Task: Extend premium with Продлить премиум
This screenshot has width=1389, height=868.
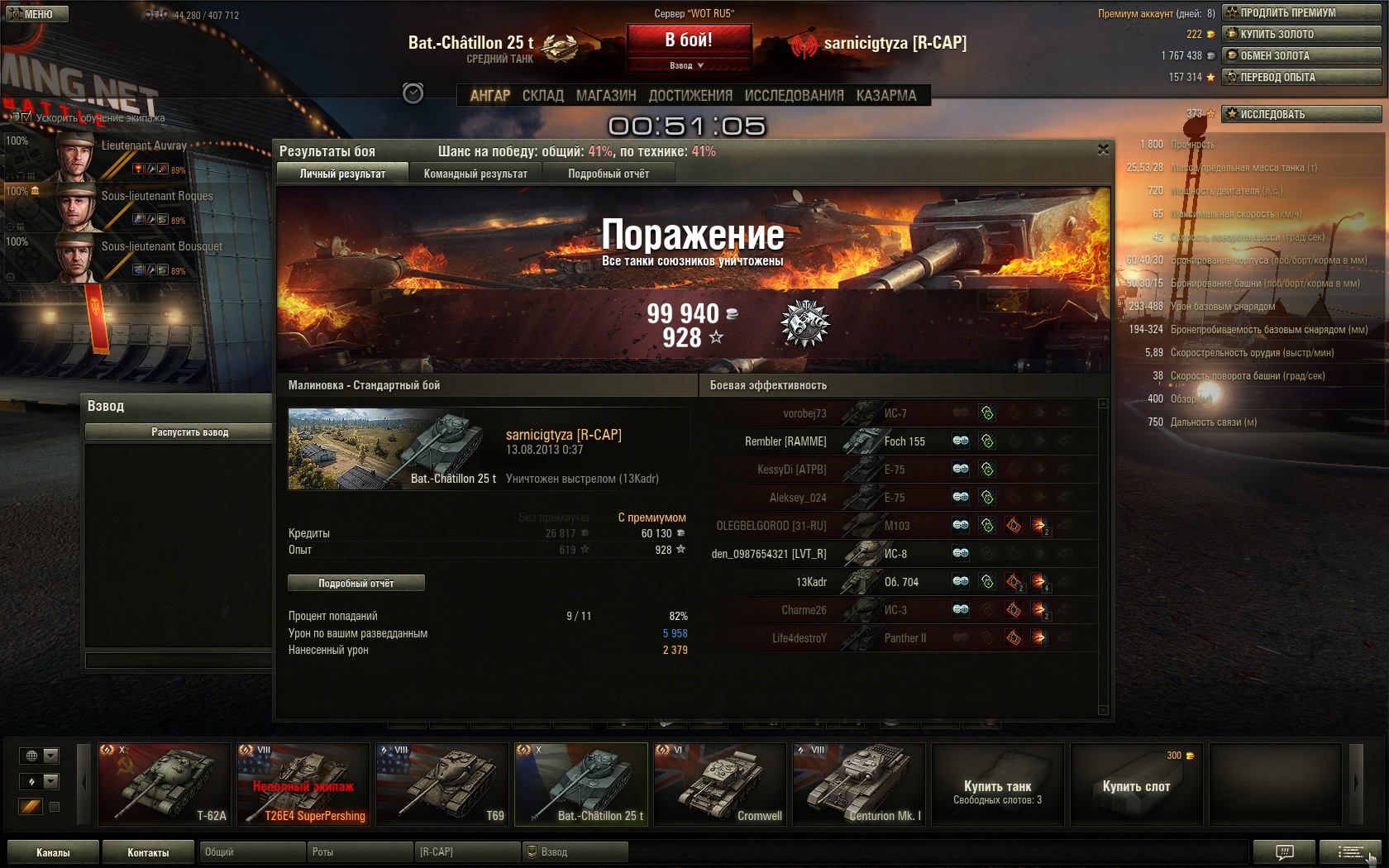Action: tap(1301, 12)
